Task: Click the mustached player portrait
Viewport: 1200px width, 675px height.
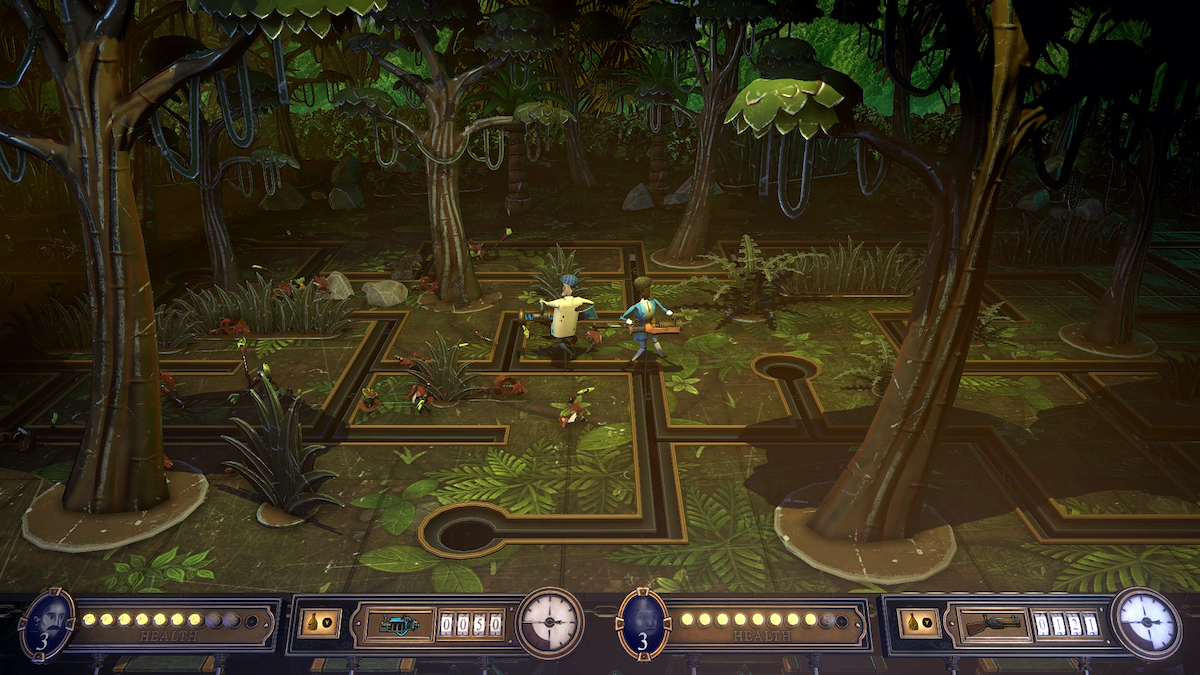Action: 46,623
